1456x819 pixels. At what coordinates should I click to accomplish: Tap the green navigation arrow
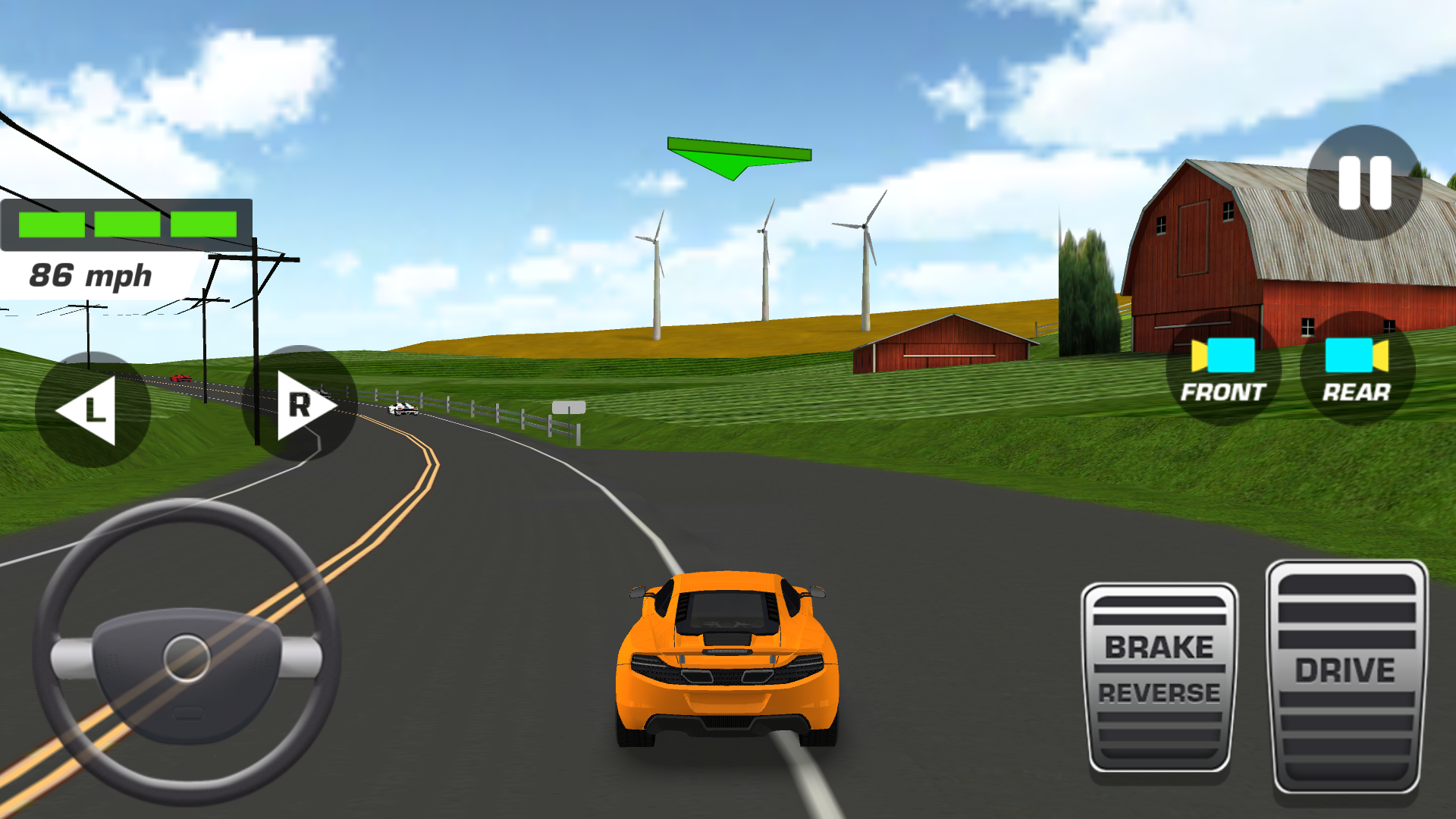tap(739, 155)
